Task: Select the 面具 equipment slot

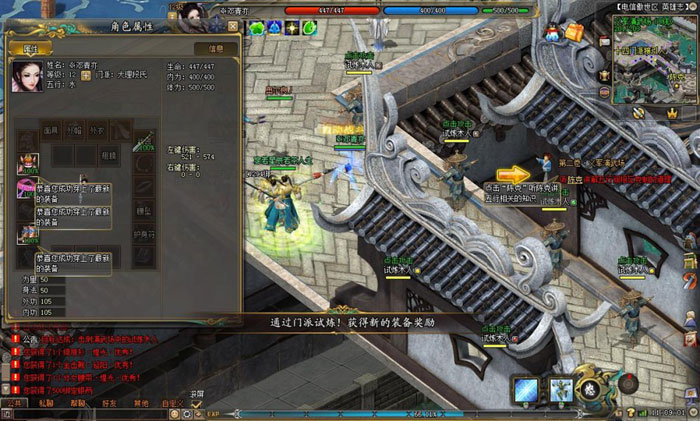Action: [x=51, y=131]
